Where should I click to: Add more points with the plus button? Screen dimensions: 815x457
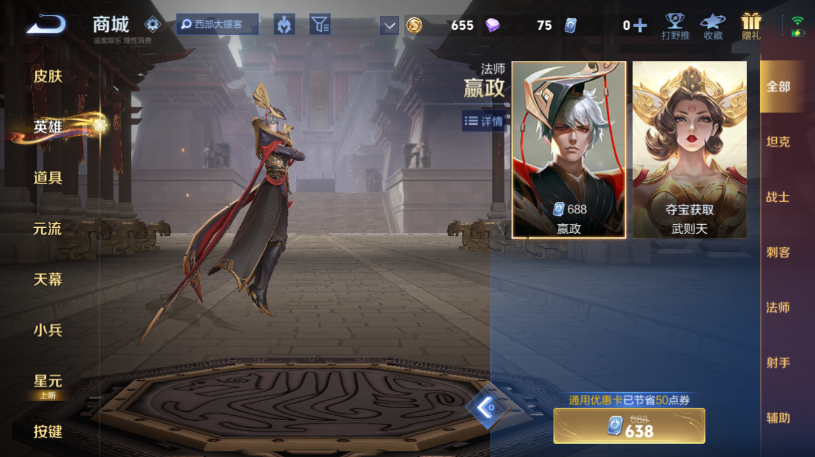[x=640, y=25]
